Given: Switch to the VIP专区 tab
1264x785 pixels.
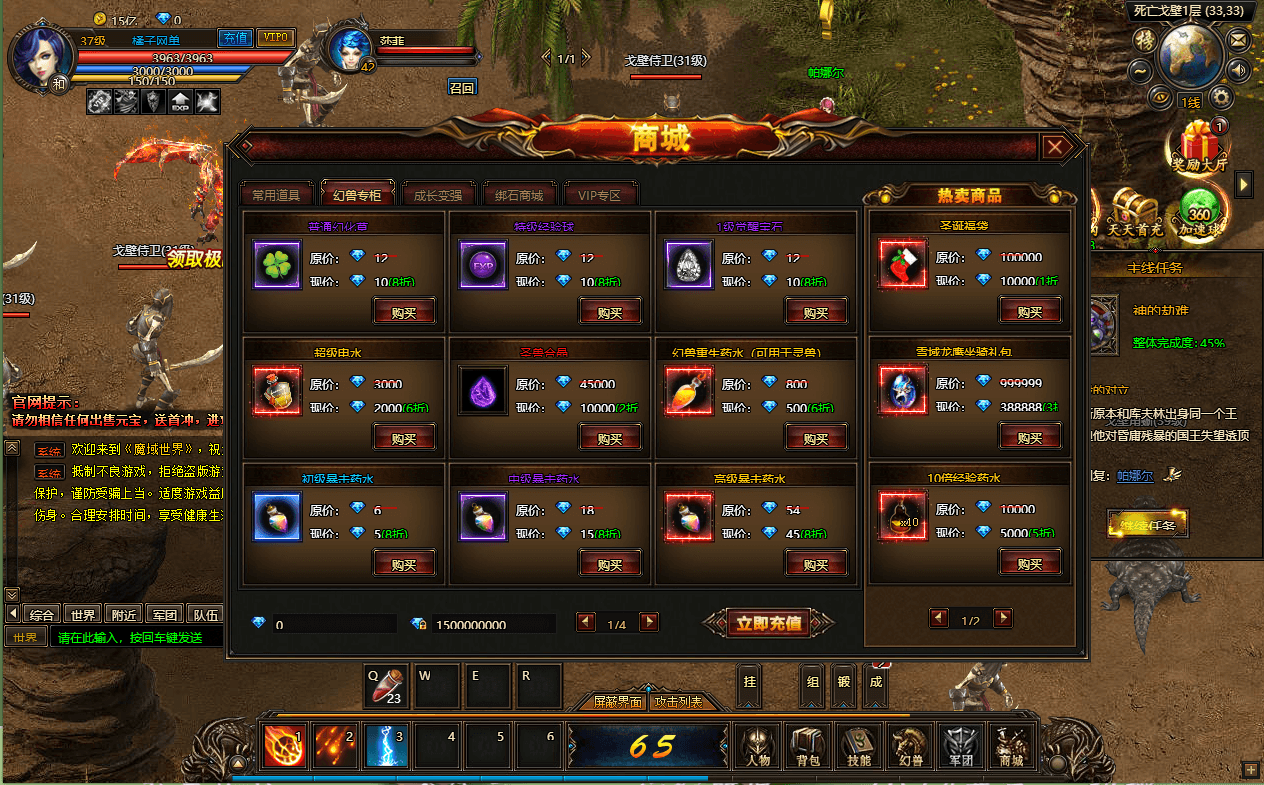Looking at the screenshot, I should [x=600, y=195].
